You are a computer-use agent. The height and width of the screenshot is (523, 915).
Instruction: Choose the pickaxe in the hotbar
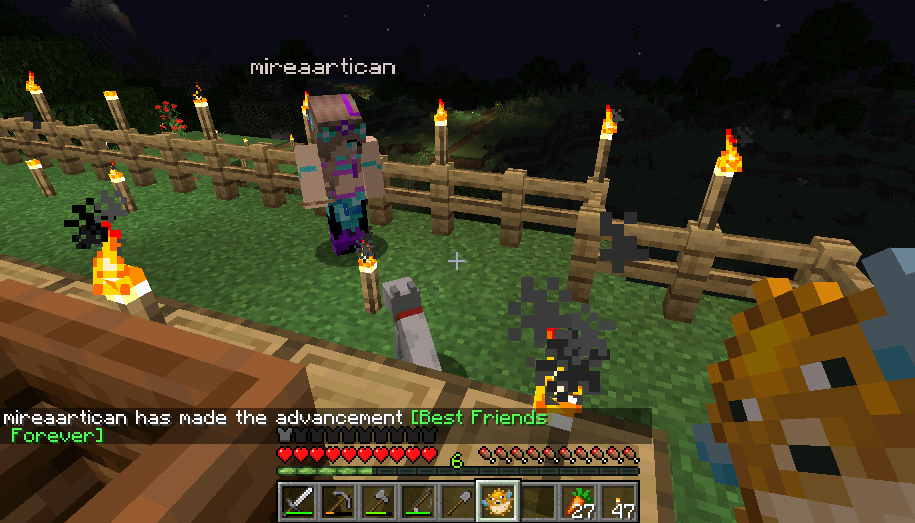point(337,500)
